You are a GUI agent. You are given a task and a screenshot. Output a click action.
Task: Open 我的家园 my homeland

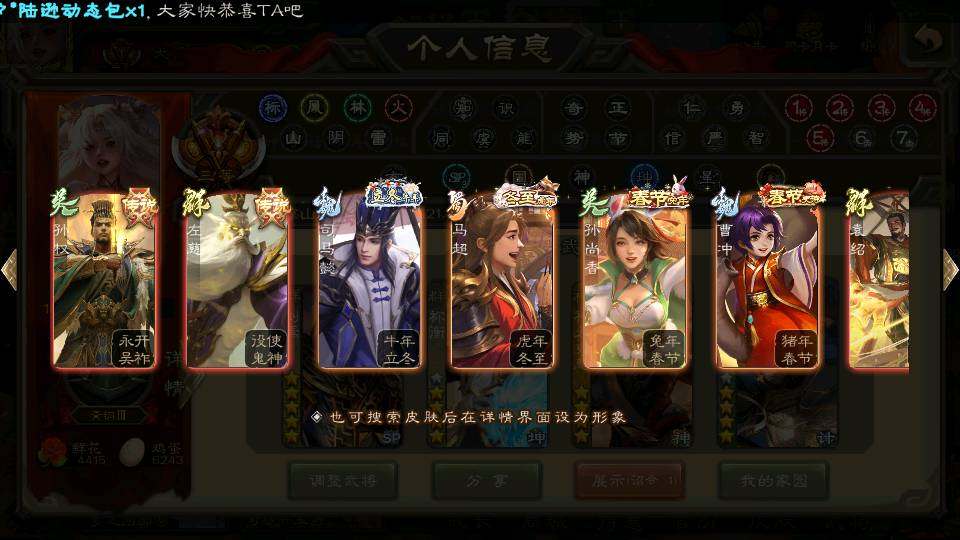point(773,480)
